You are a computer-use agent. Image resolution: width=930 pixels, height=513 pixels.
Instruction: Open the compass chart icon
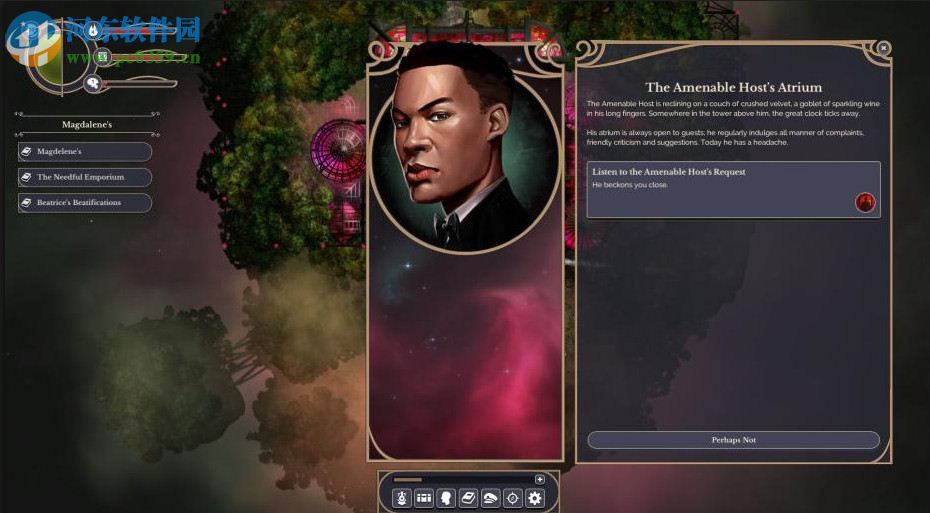point(512,497)
